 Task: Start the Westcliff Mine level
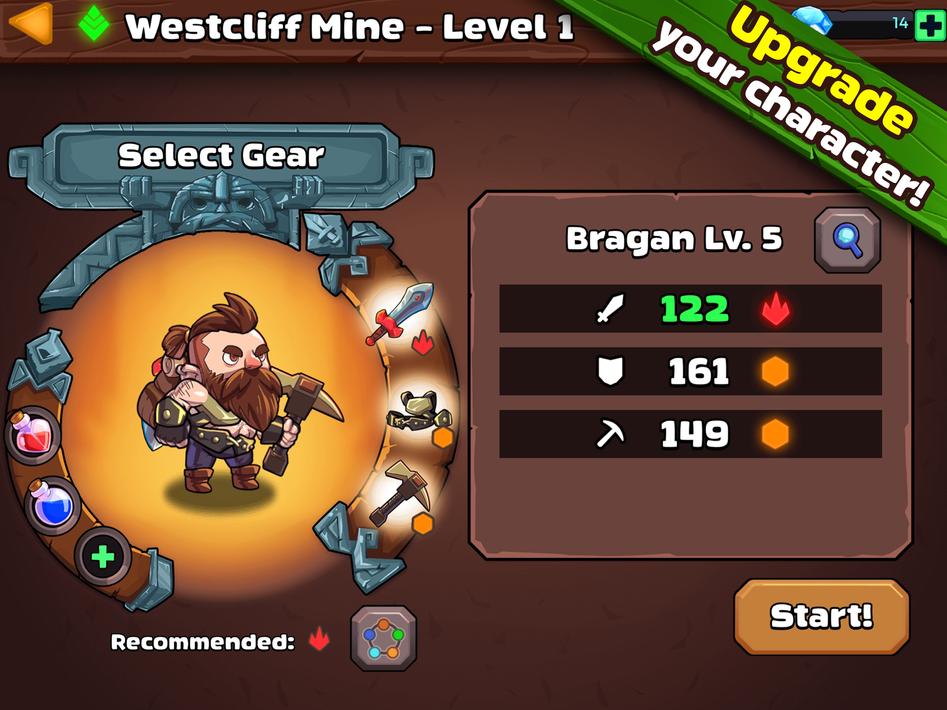click(821, 616)
